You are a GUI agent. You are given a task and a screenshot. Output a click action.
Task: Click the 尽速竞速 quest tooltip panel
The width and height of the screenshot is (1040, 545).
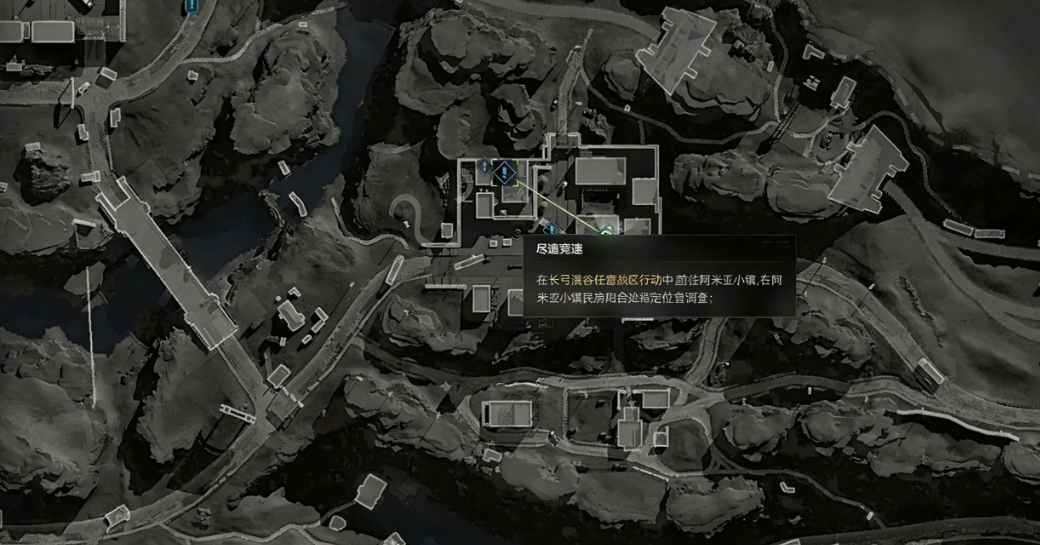pyautogui.click(x=659, y=276)
